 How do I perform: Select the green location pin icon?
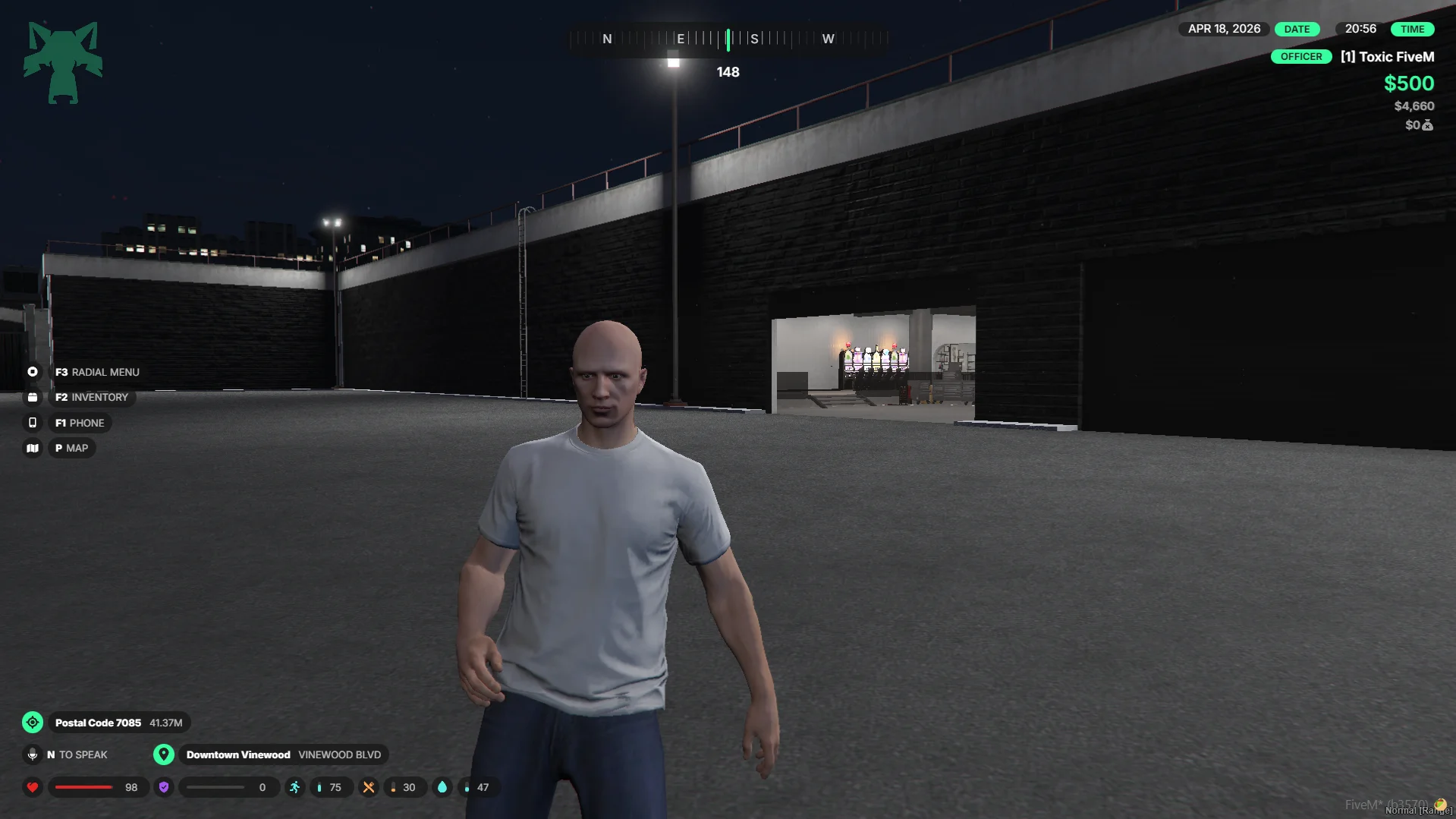tap(163, 754)
